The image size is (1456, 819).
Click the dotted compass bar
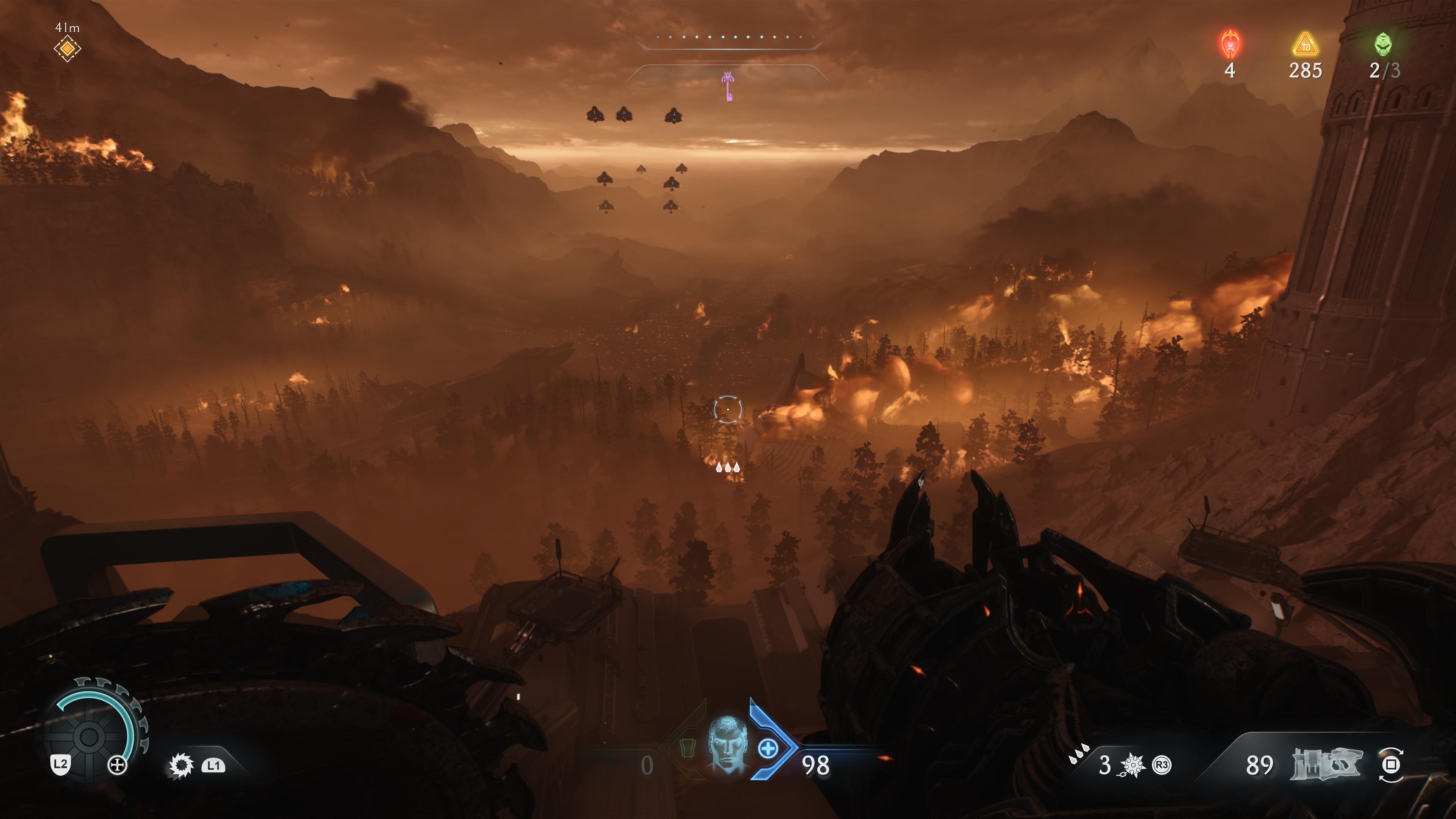728,38
